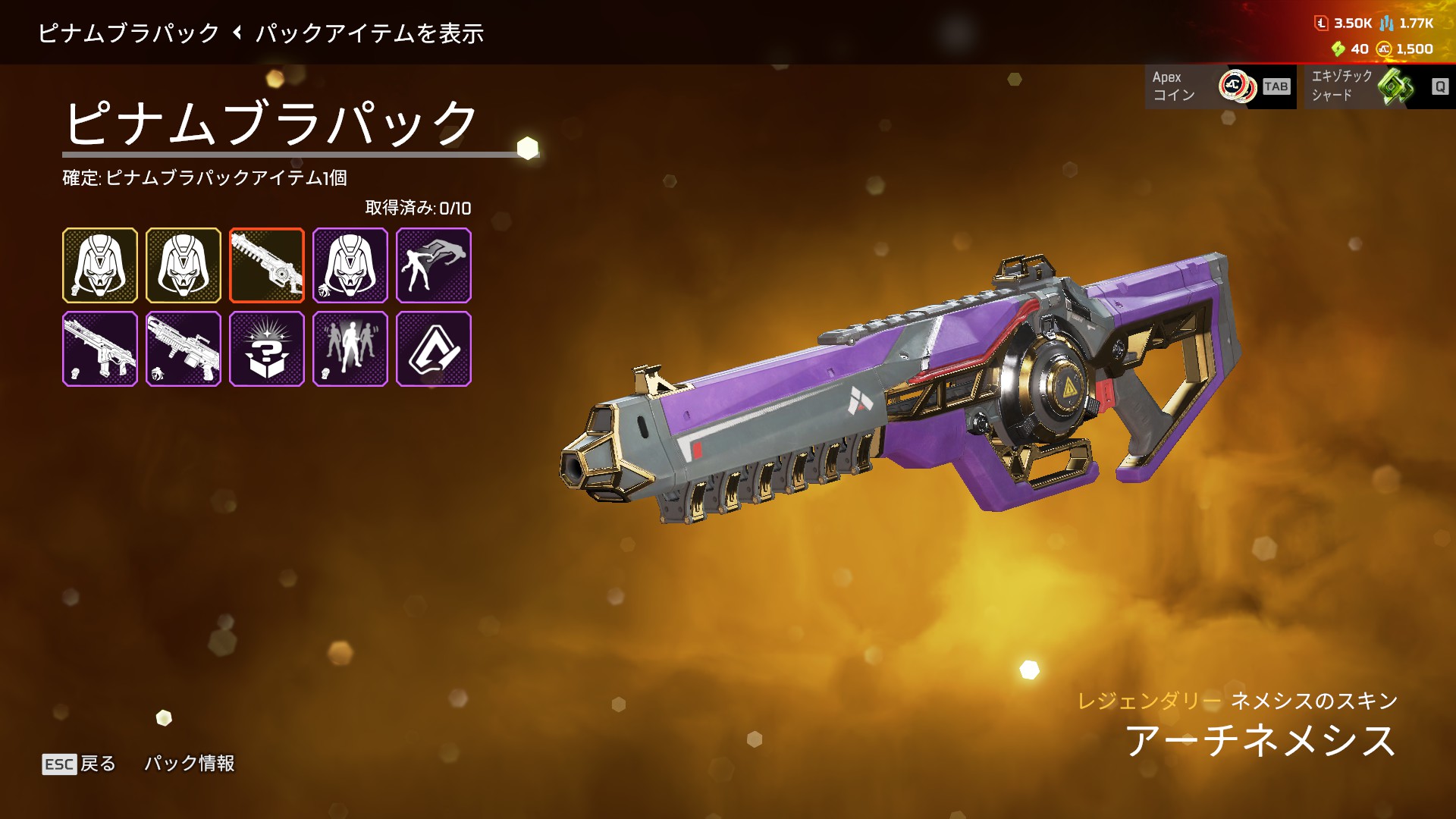Choose the finisher kick emote tile
The height and width of the screenshot is (819, 1456).
tap(434, 265)
